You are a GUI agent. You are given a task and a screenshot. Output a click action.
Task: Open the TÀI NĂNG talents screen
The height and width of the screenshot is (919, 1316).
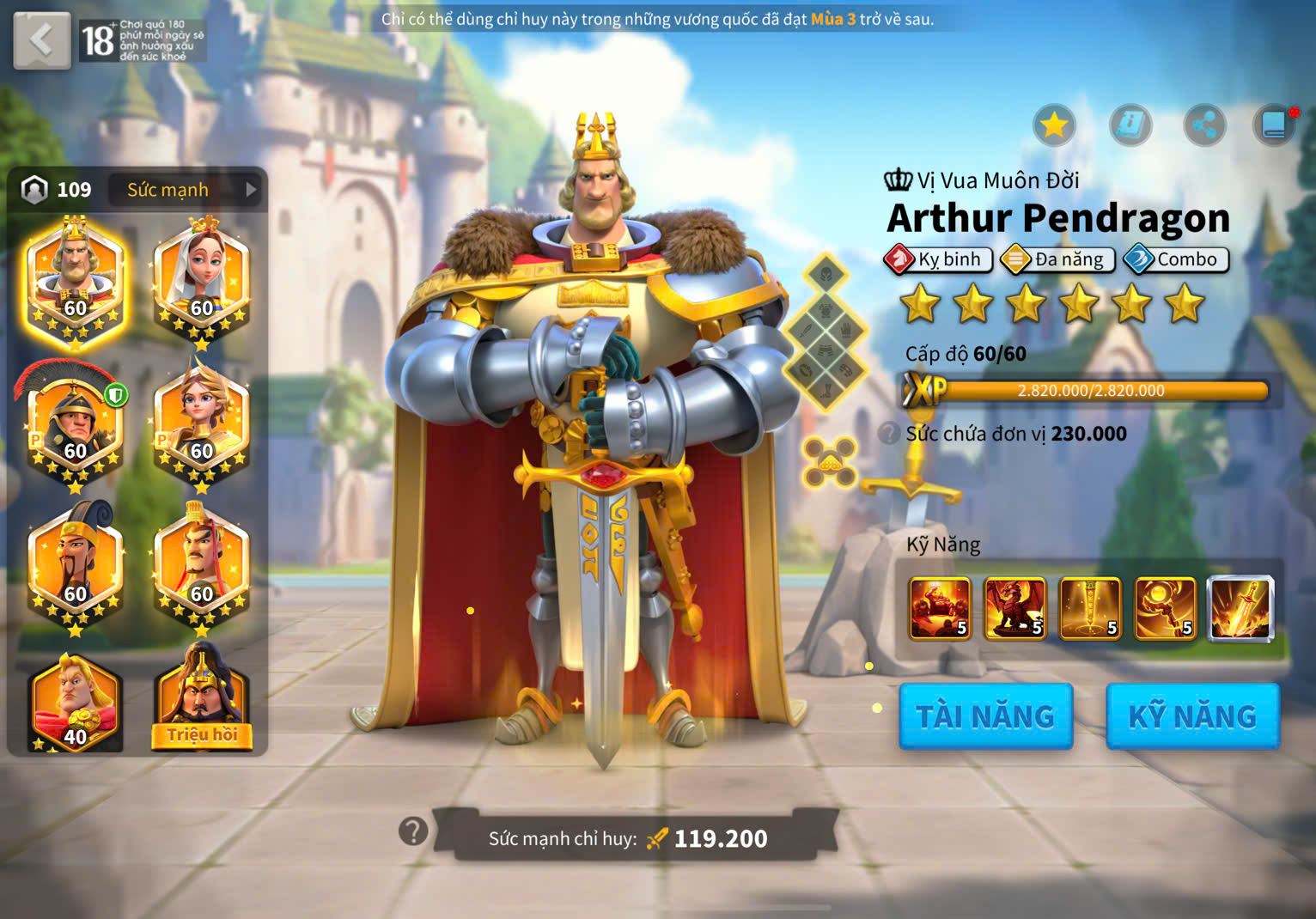(985, 716)
